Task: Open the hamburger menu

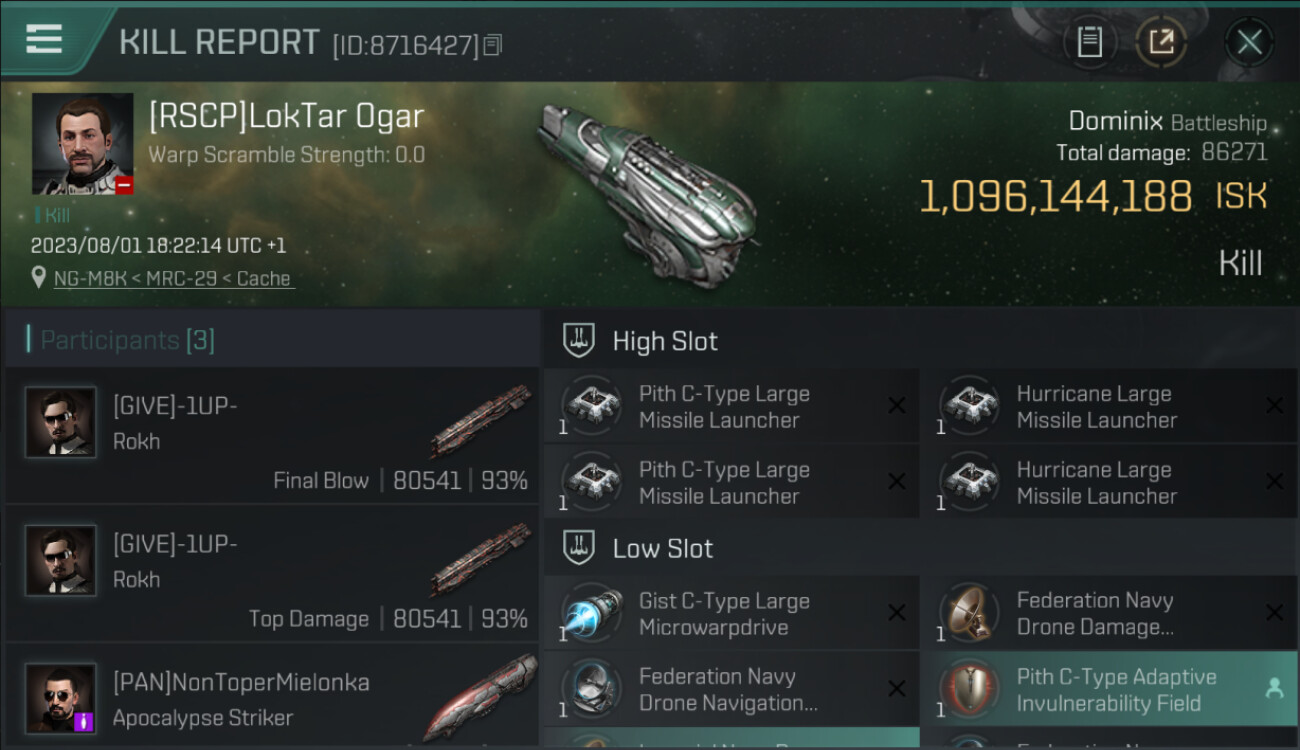Action: click(x=44, y=40)
